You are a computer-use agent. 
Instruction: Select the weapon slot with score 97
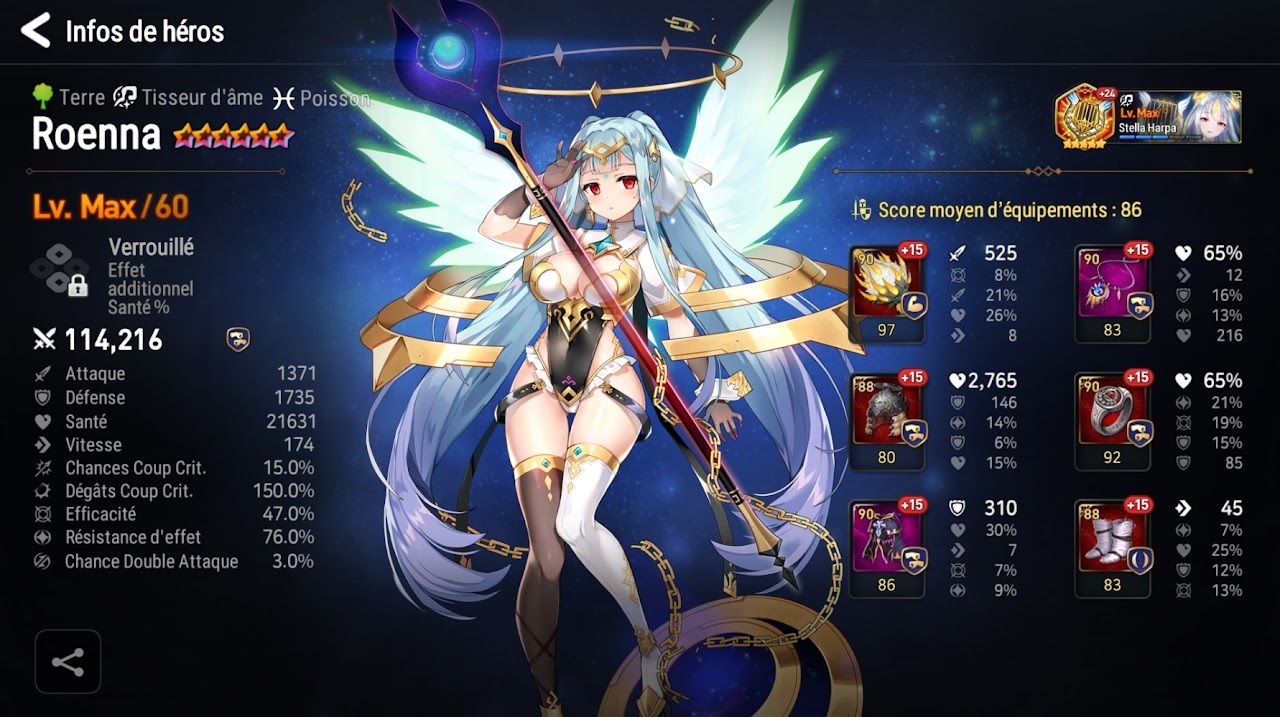pos(887,293)
